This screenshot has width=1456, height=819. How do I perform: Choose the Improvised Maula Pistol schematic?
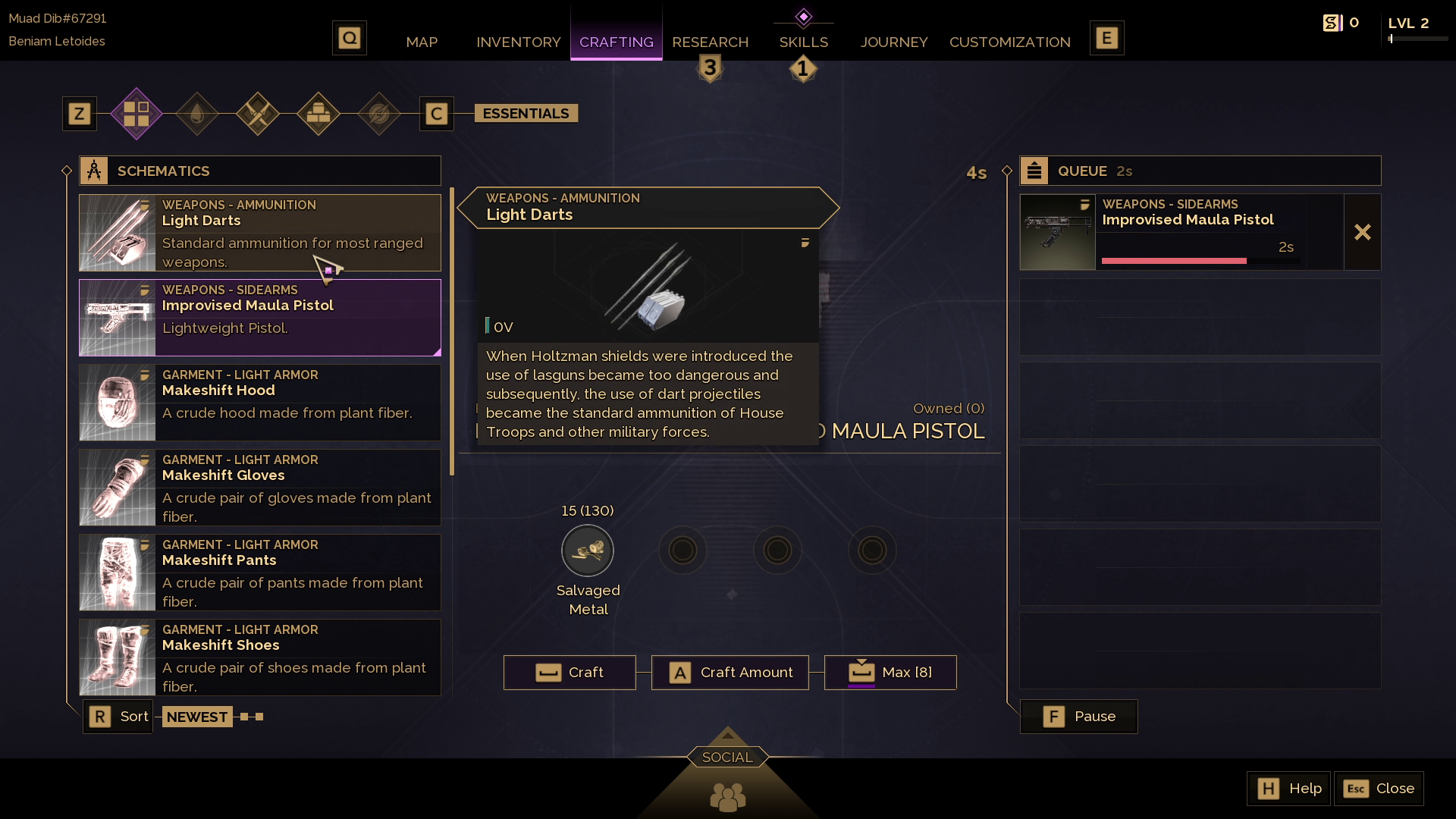click(x=259, y=318)
